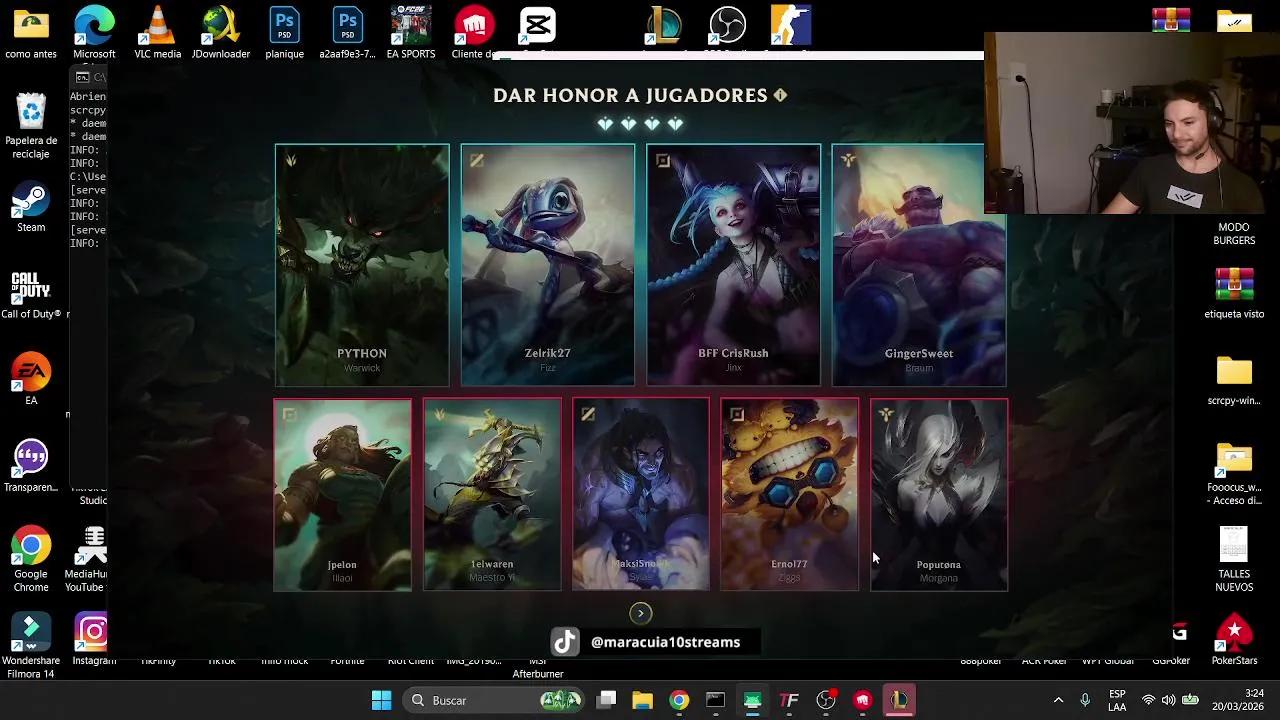Open the Windows Start menu
The width and height of the screenshot is (1280, 720).
click(380, 700)
